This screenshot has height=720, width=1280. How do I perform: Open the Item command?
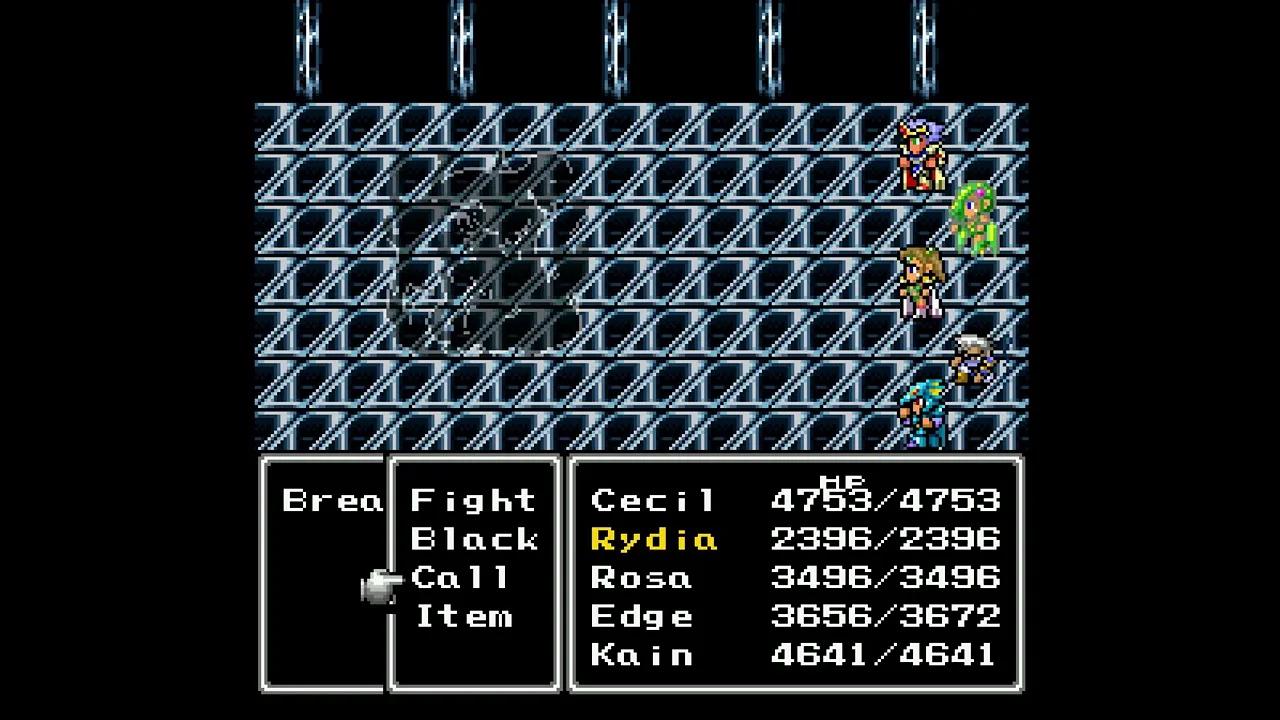(x=463, y=616)
